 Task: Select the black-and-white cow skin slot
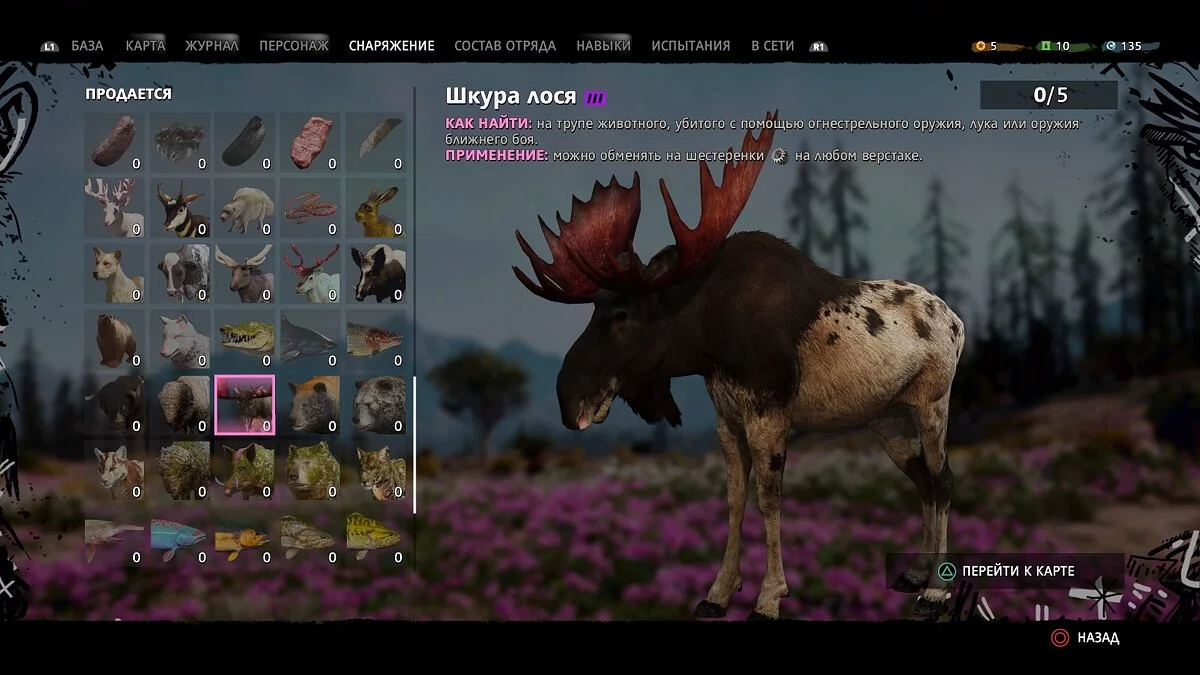[181, 274]
